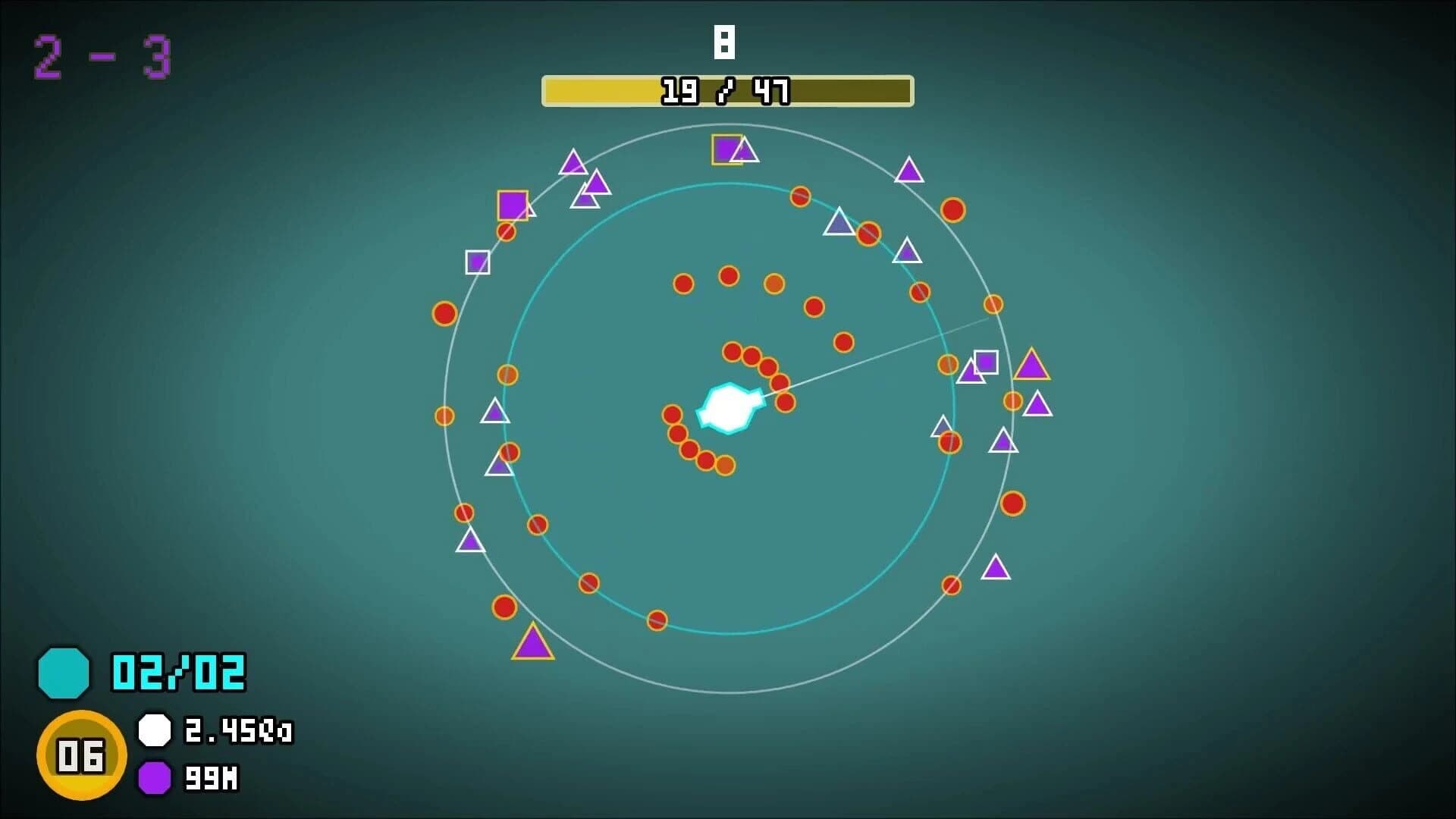This screenshot has height=819, width=1456.
Task: Click the big red circle at top right
Action: (x=953, y=210)
